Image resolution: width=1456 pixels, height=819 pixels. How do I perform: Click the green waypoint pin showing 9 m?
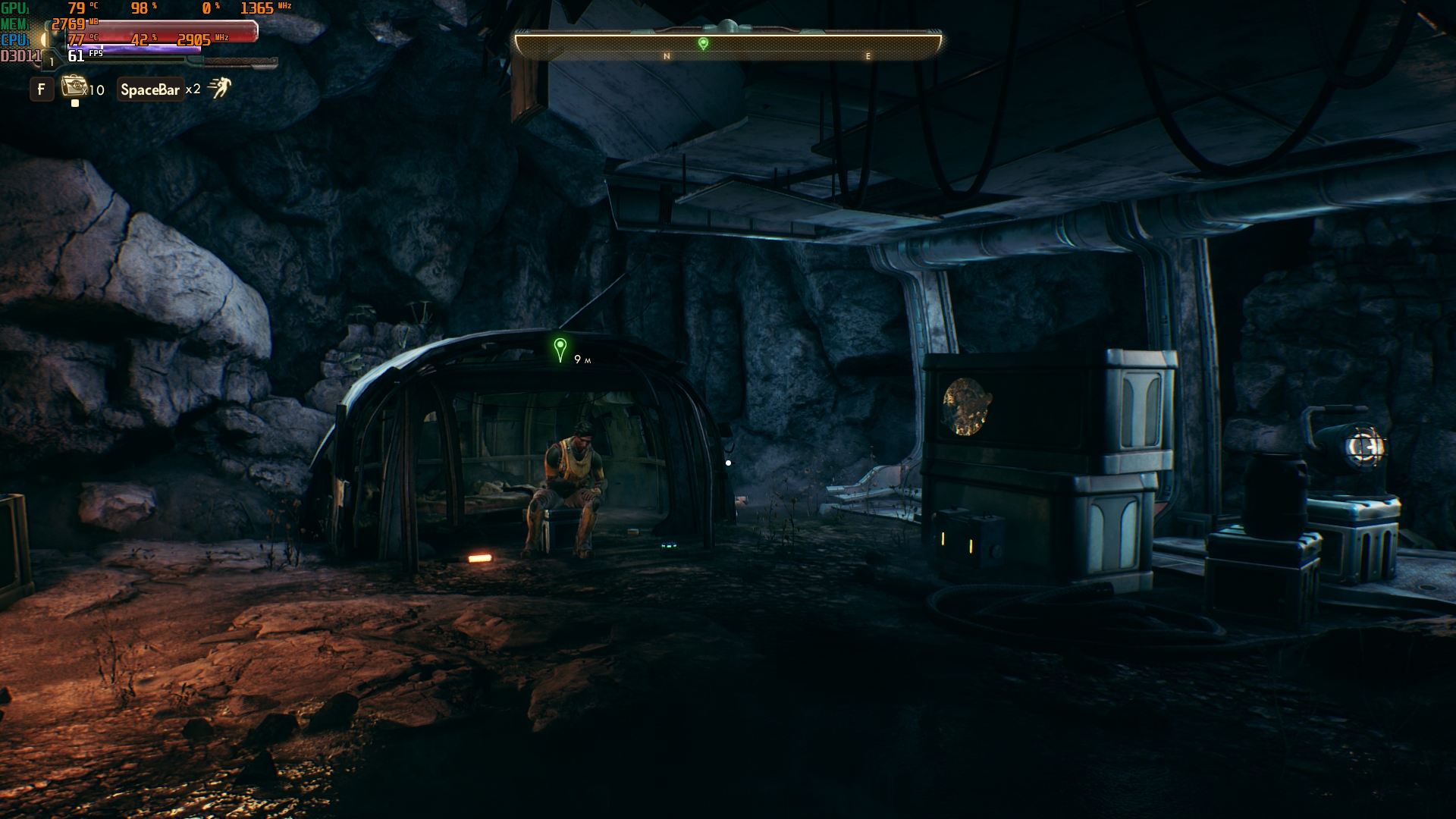coord(560,350)
